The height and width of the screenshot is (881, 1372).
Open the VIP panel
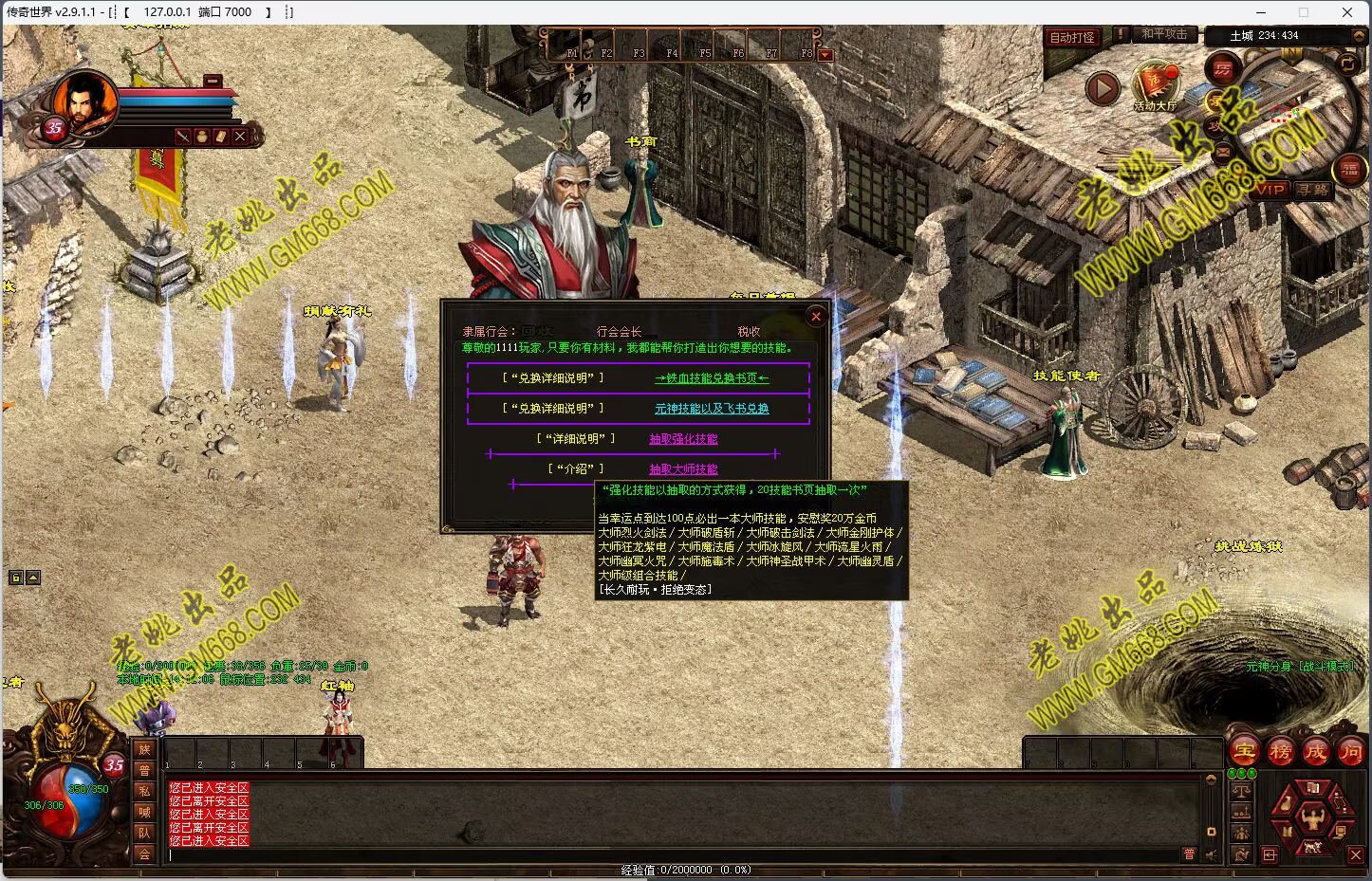pos(1270,190)
